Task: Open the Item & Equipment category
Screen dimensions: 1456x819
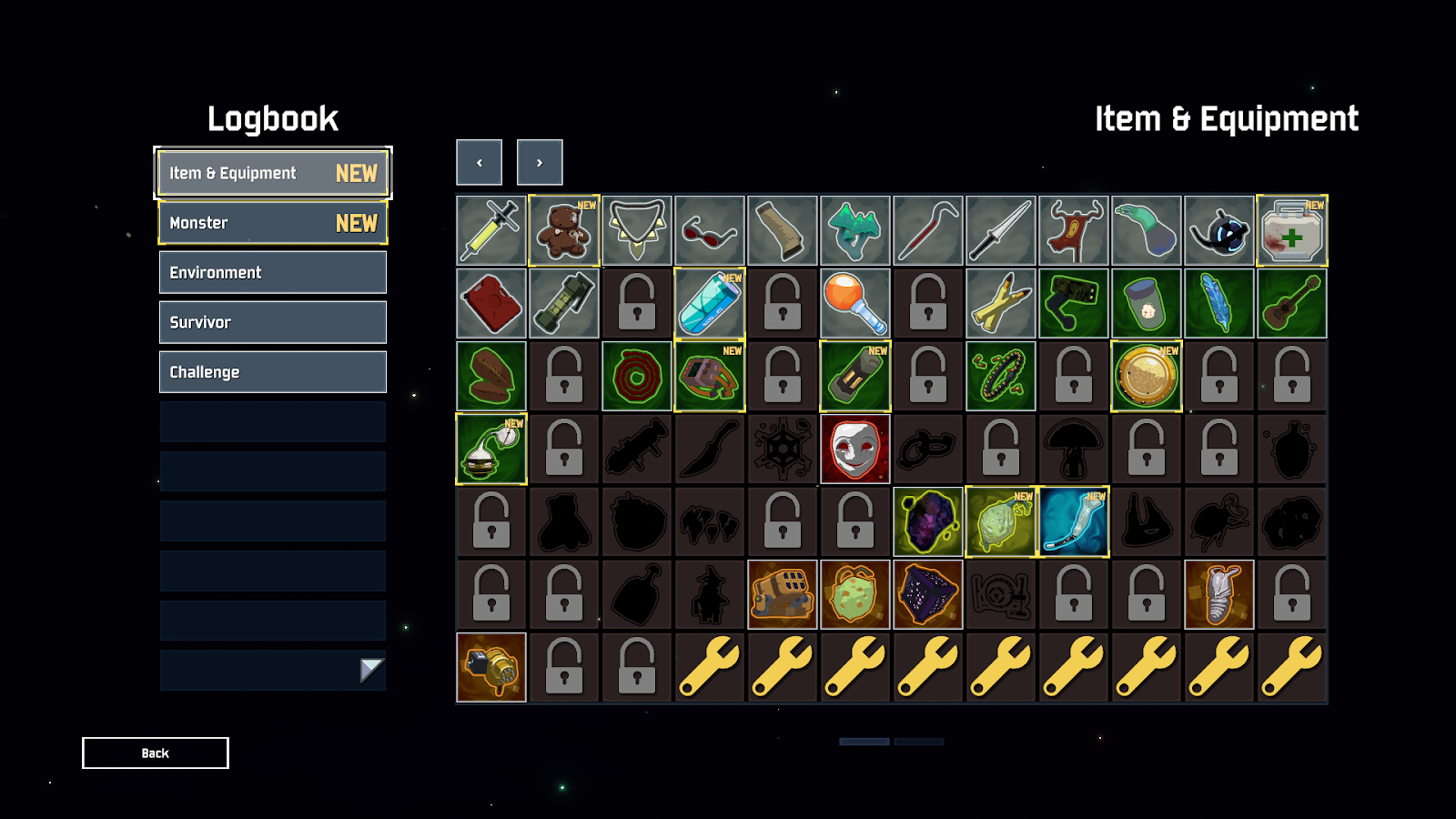Action: point(273,173)
